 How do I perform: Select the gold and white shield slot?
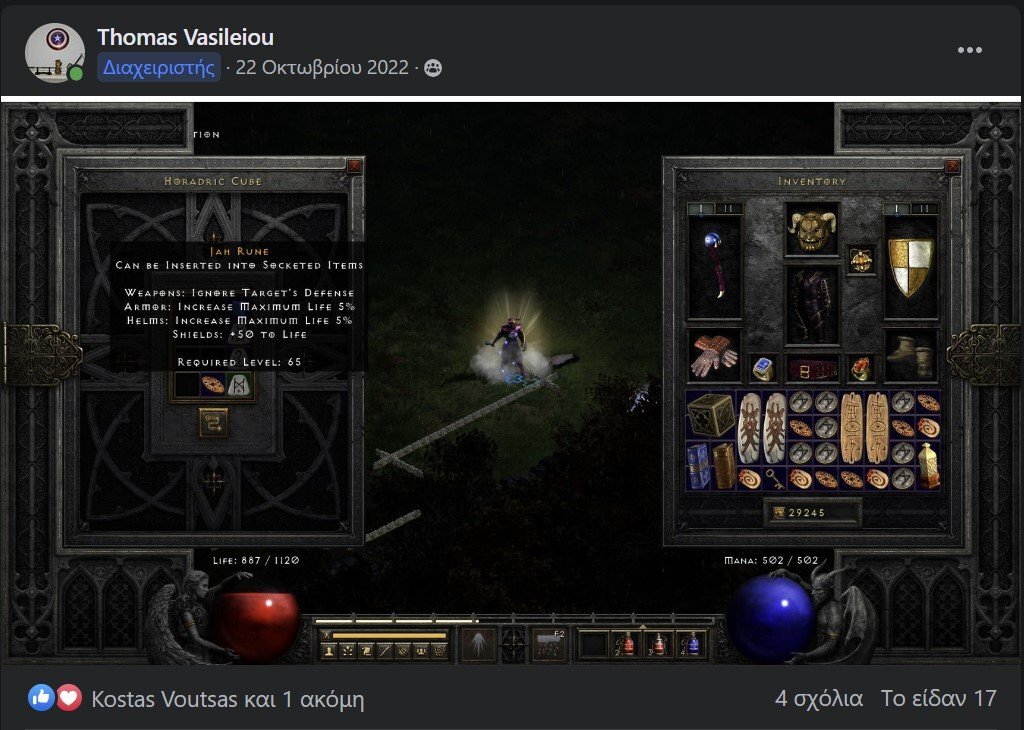tap(910, 266)
